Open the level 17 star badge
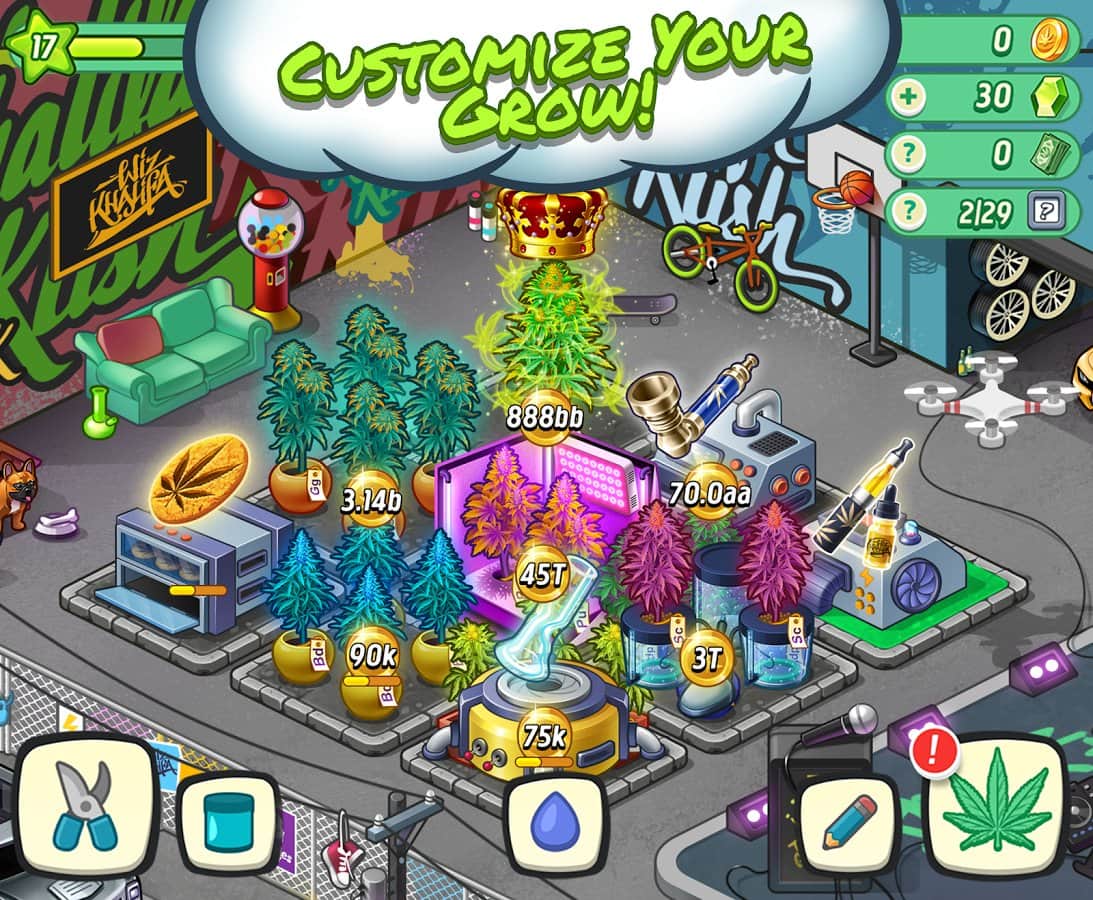The image size is (1093, 900). tap(36, 45)
